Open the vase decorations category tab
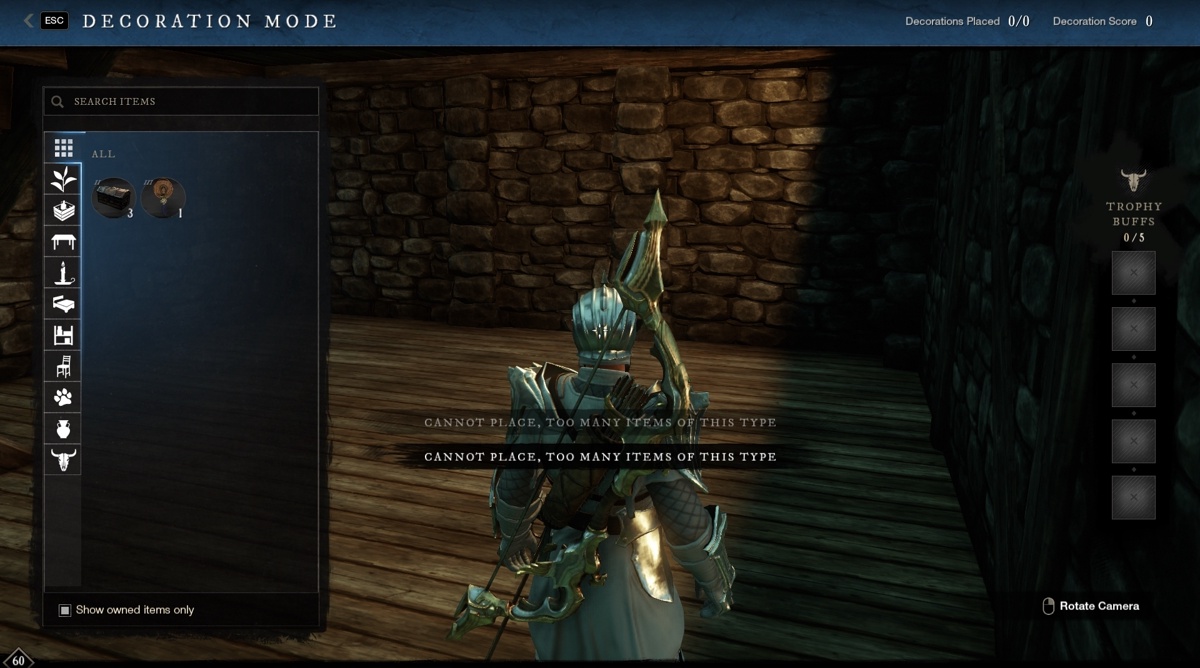Screen dimensions: 1200x668 pos(64,428)
